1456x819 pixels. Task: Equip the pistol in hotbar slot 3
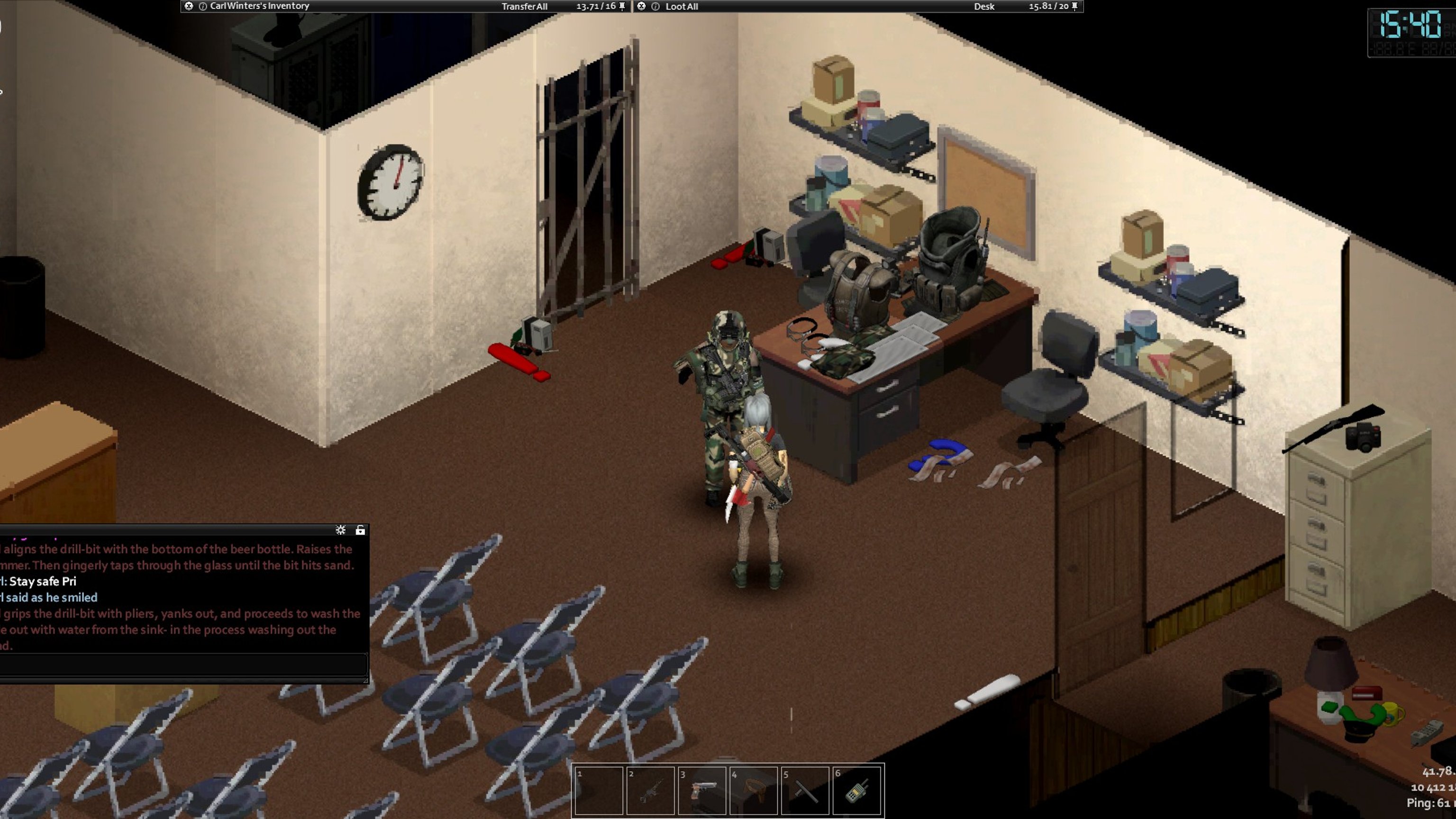click(x=701, y=790)
